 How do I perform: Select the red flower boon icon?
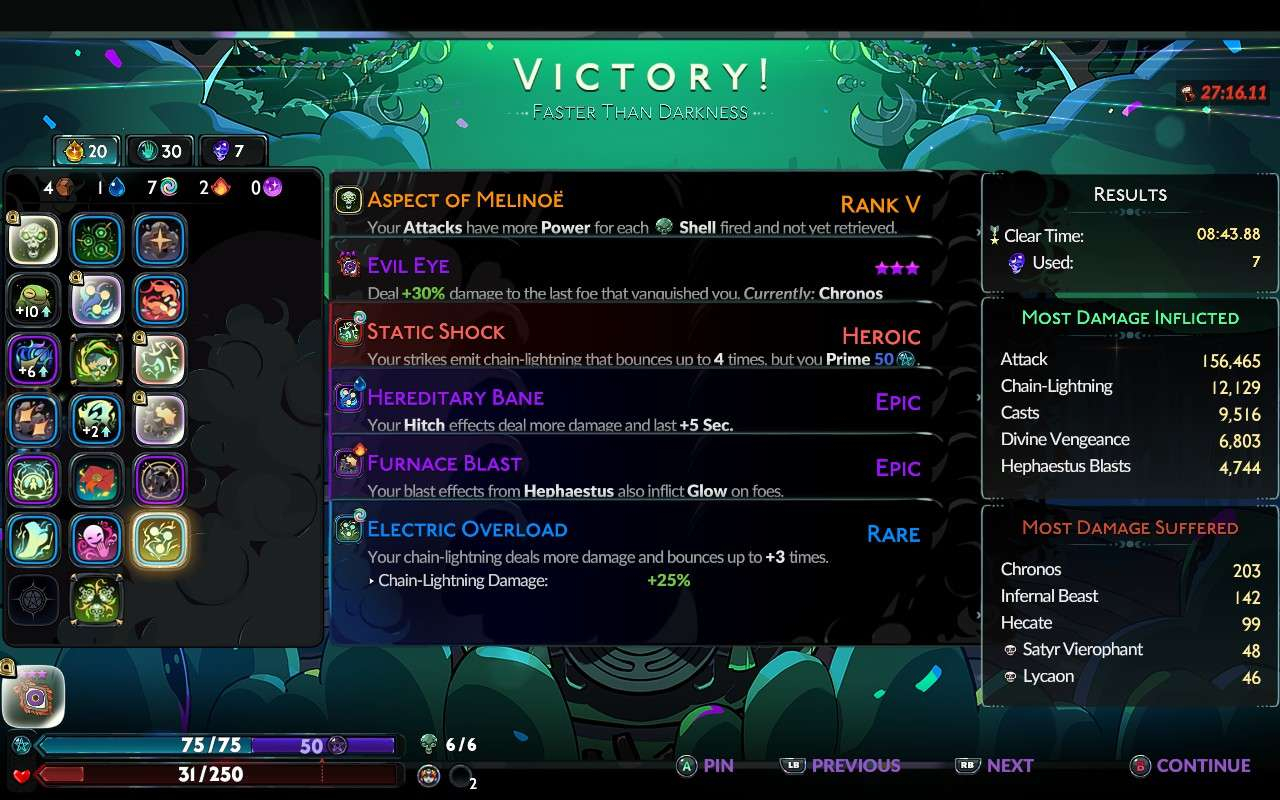[96, 480]
